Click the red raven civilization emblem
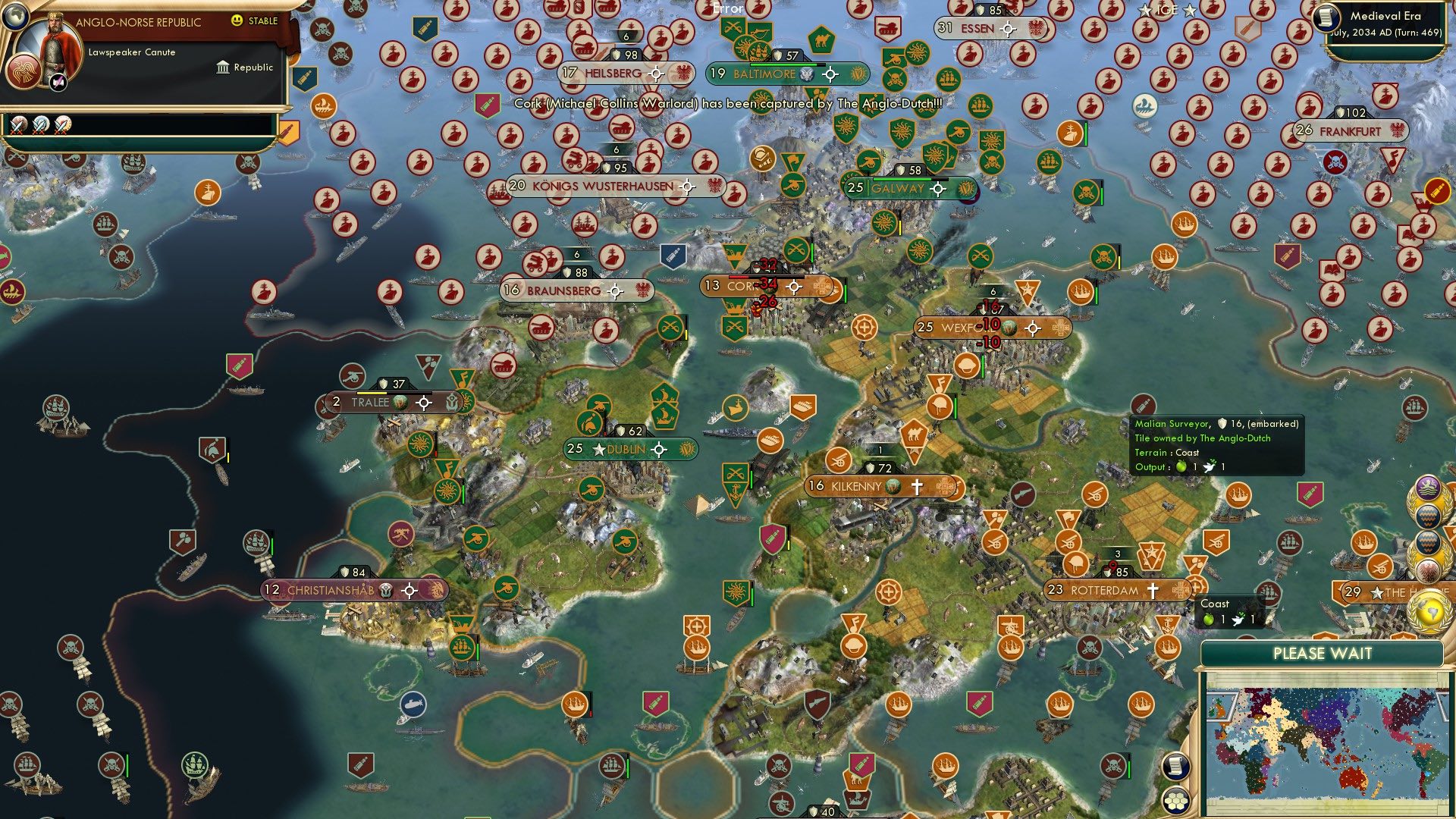Viewport: 1456px width, 819px height. [23, 72]
